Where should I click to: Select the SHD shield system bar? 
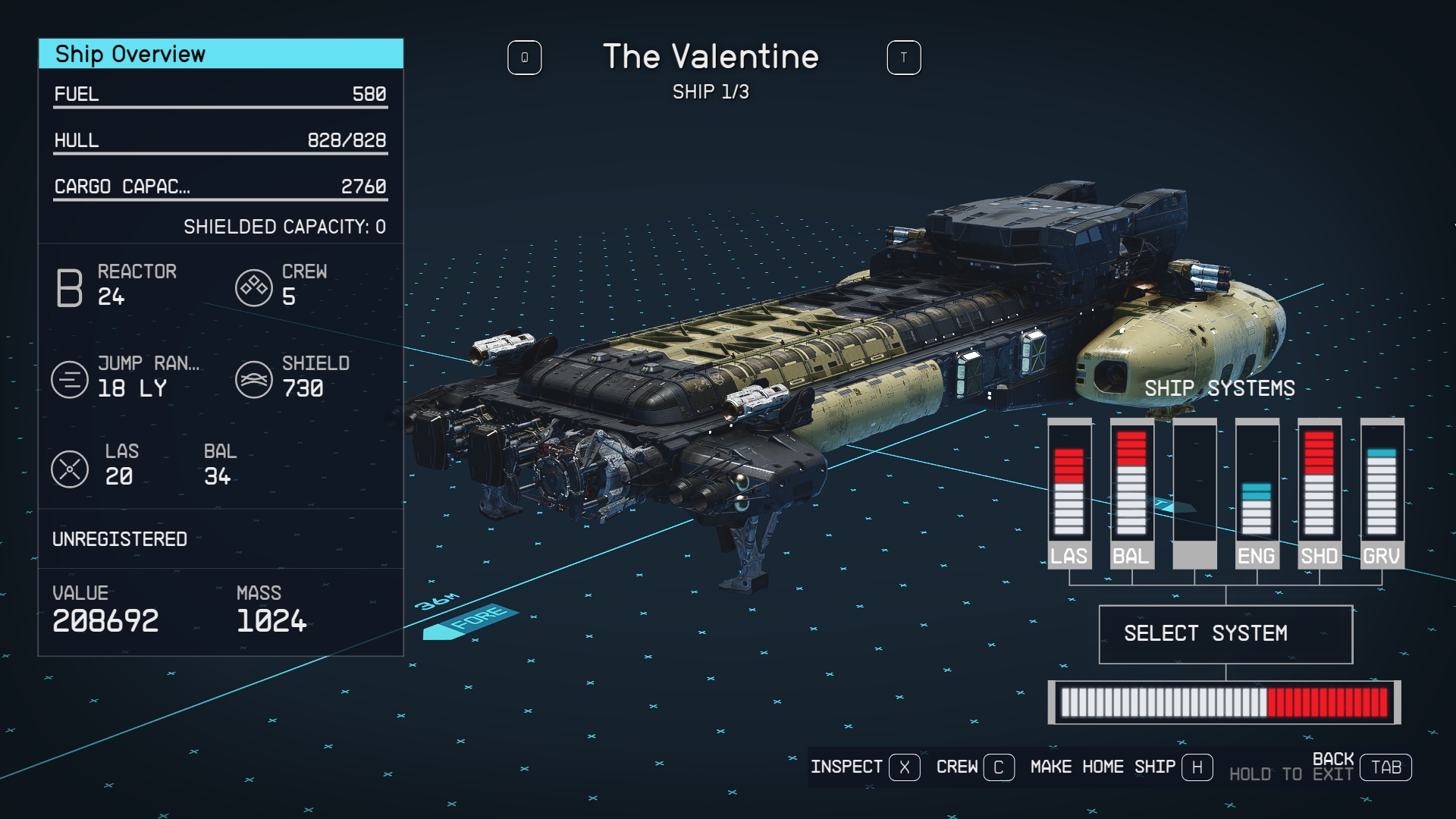pos(1319,493)
